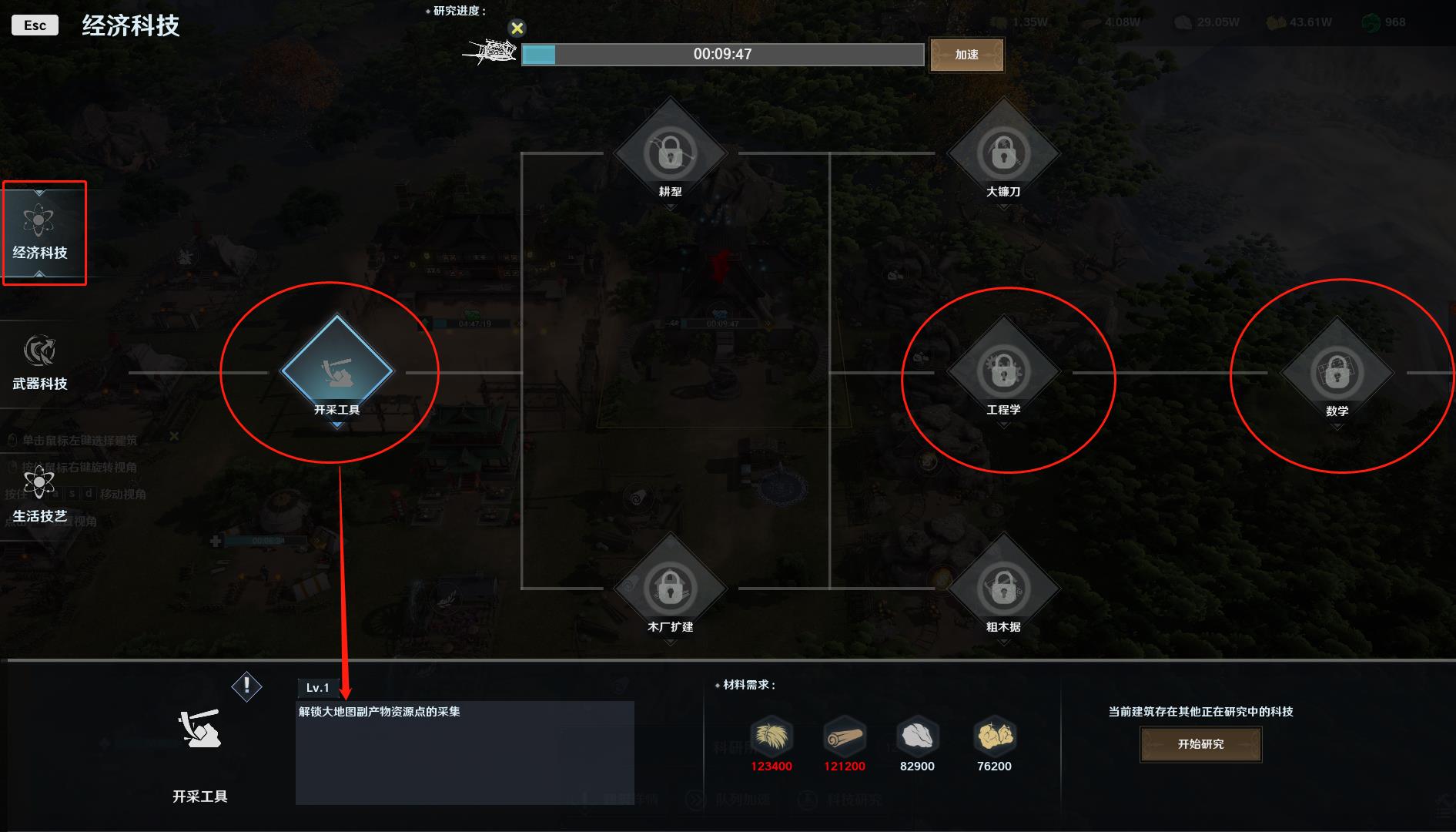The height and width of the screenshot is (832, 1456).
Task: Choose the locked 木厂扩建 tech node
Action: click(x=671, y=589)
